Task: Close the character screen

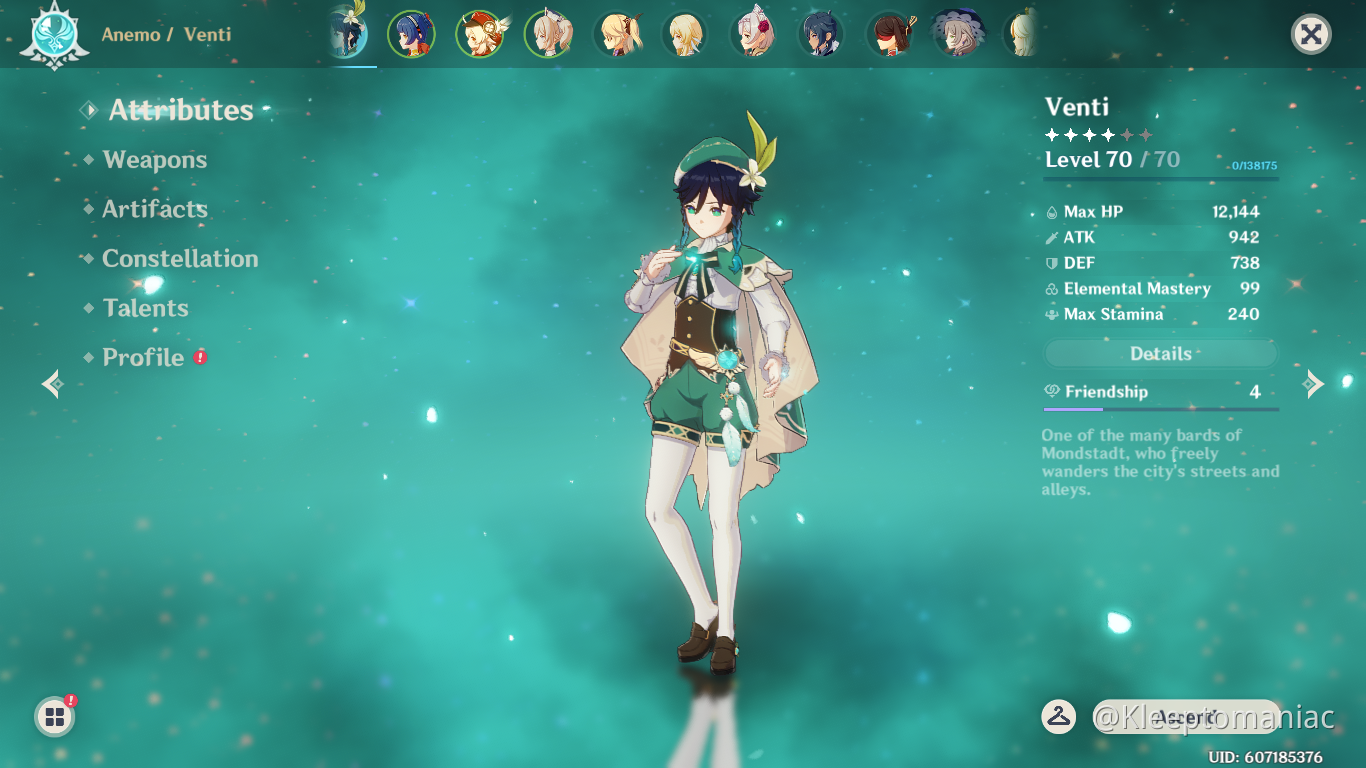Action: pos(1310,35)
